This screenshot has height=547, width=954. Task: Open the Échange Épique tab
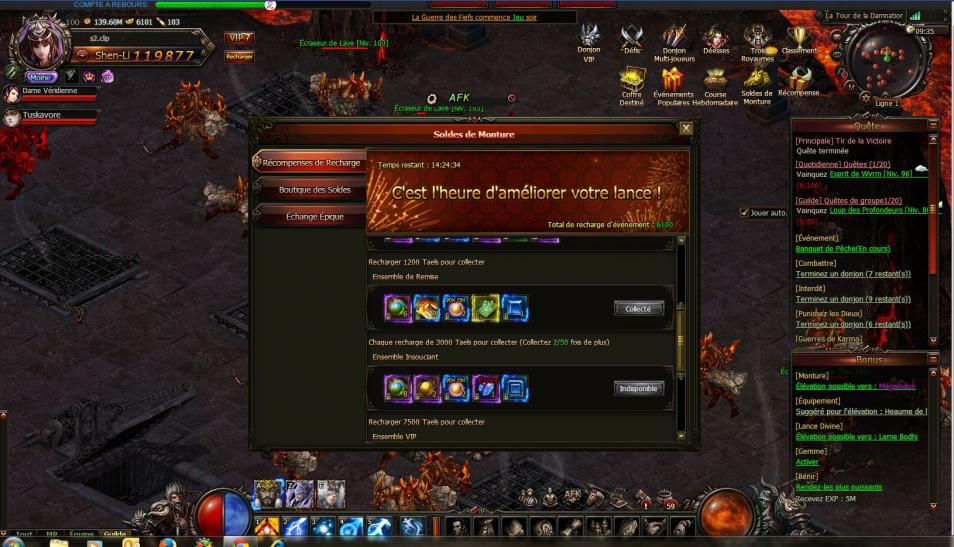pyautogui.click(x=314, y=216)
